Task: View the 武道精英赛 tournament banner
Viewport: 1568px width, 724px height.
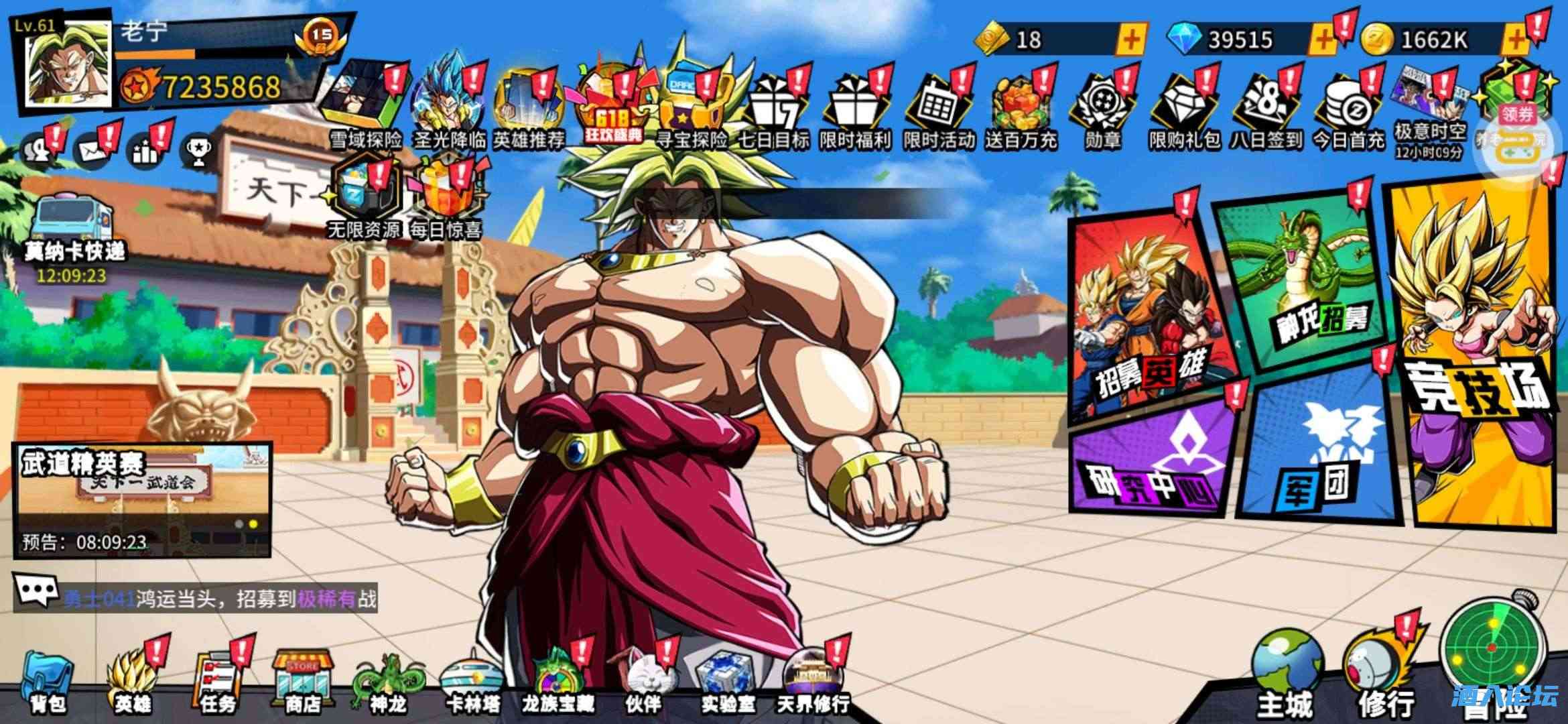Action: (x=142, y=499)
